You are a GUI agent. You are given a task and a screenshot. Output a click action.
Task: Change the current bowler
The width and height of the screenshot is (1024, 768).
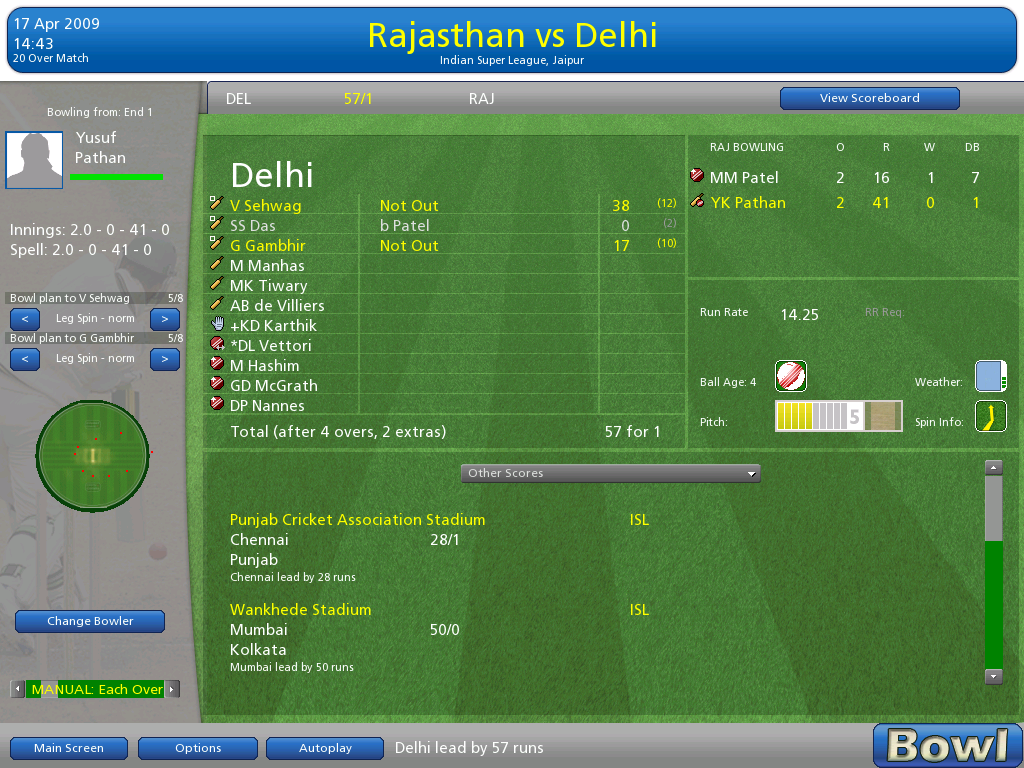click(x=90, y=621)
